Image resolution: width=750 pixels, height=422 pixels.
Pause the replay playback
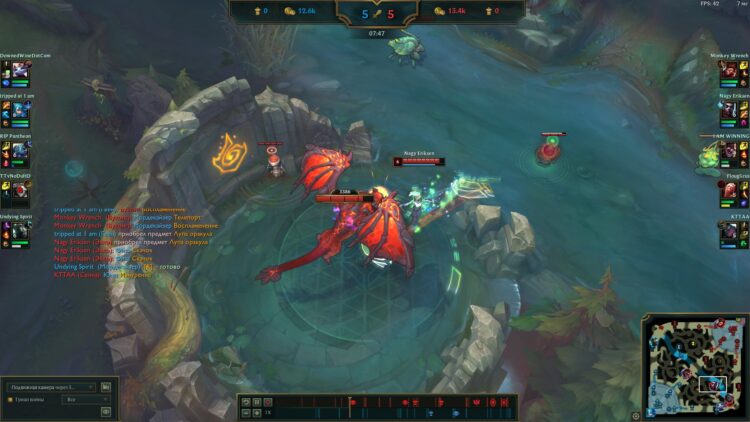coord(255,402)
